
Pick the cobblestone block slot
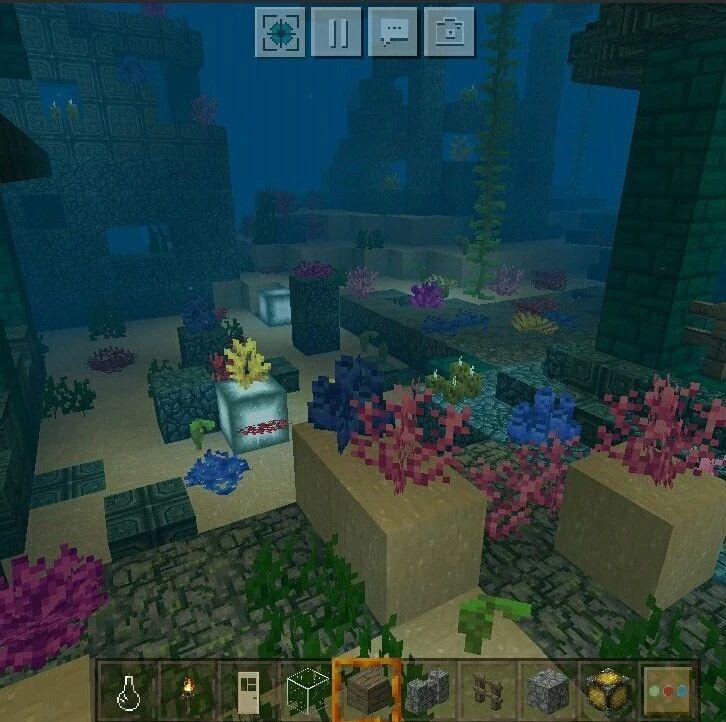click(548, 690)
